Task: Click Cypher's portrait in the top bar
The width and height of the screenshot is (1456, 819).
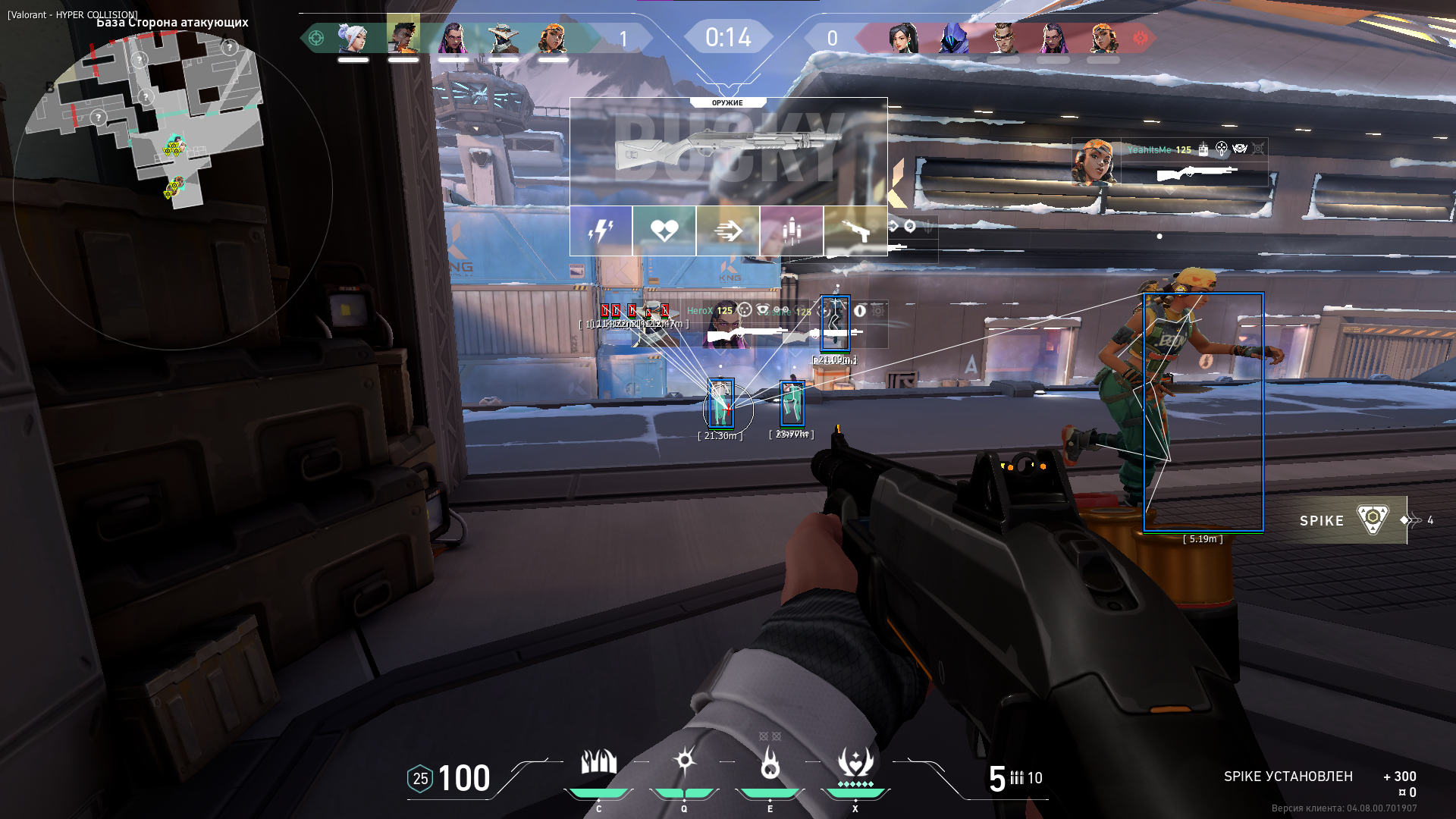Action: [x=503, y=37]
